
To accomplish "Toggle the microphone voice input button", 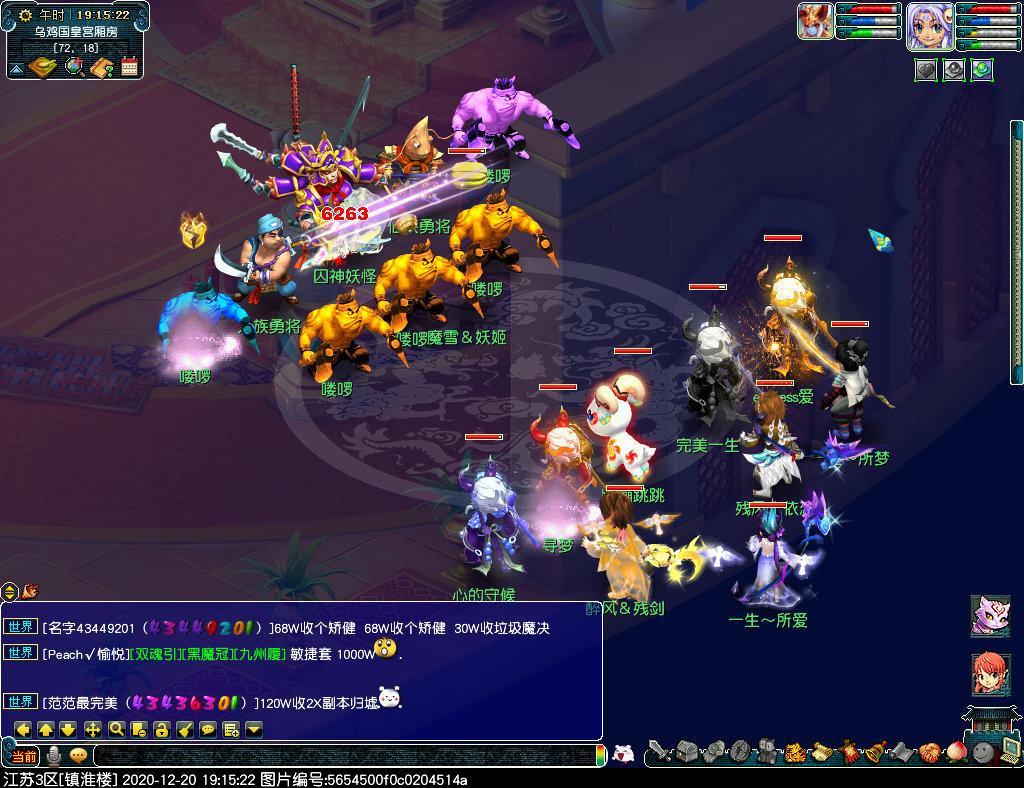I will point(54,755).
